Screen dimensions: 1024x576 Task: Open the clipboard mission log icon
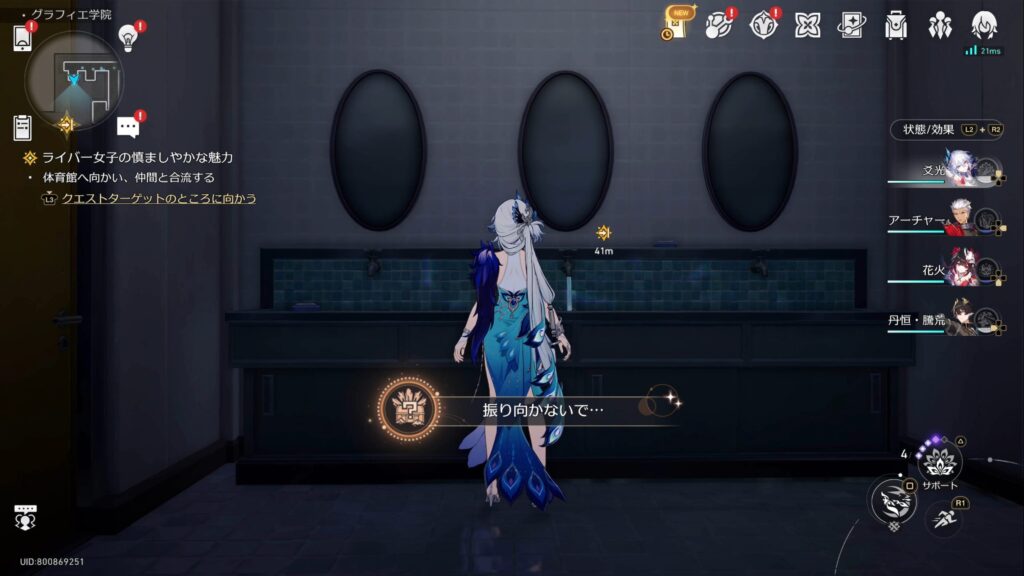point(23,127)
